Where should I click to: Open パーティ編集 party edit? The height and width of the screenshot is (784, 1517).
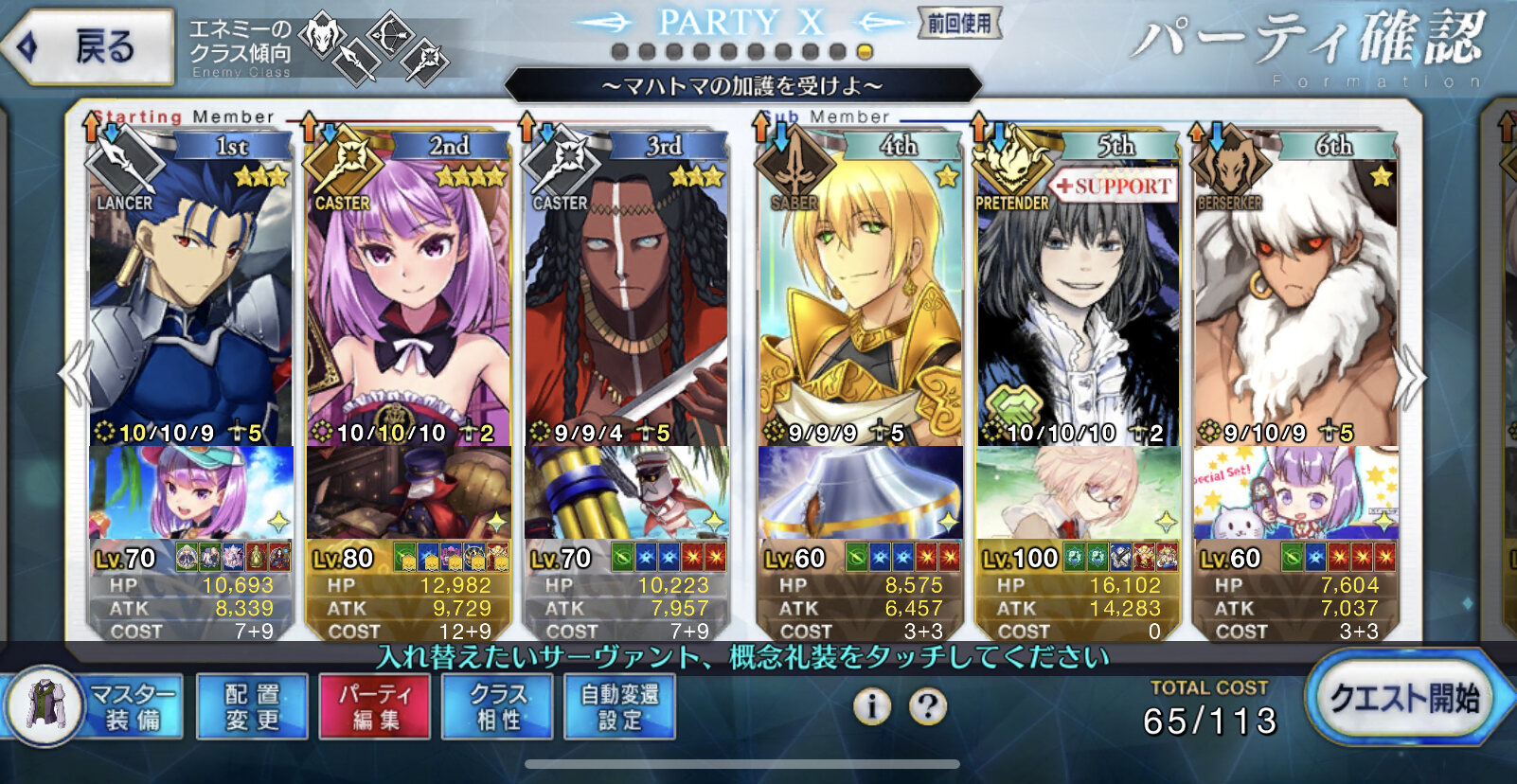375,706
